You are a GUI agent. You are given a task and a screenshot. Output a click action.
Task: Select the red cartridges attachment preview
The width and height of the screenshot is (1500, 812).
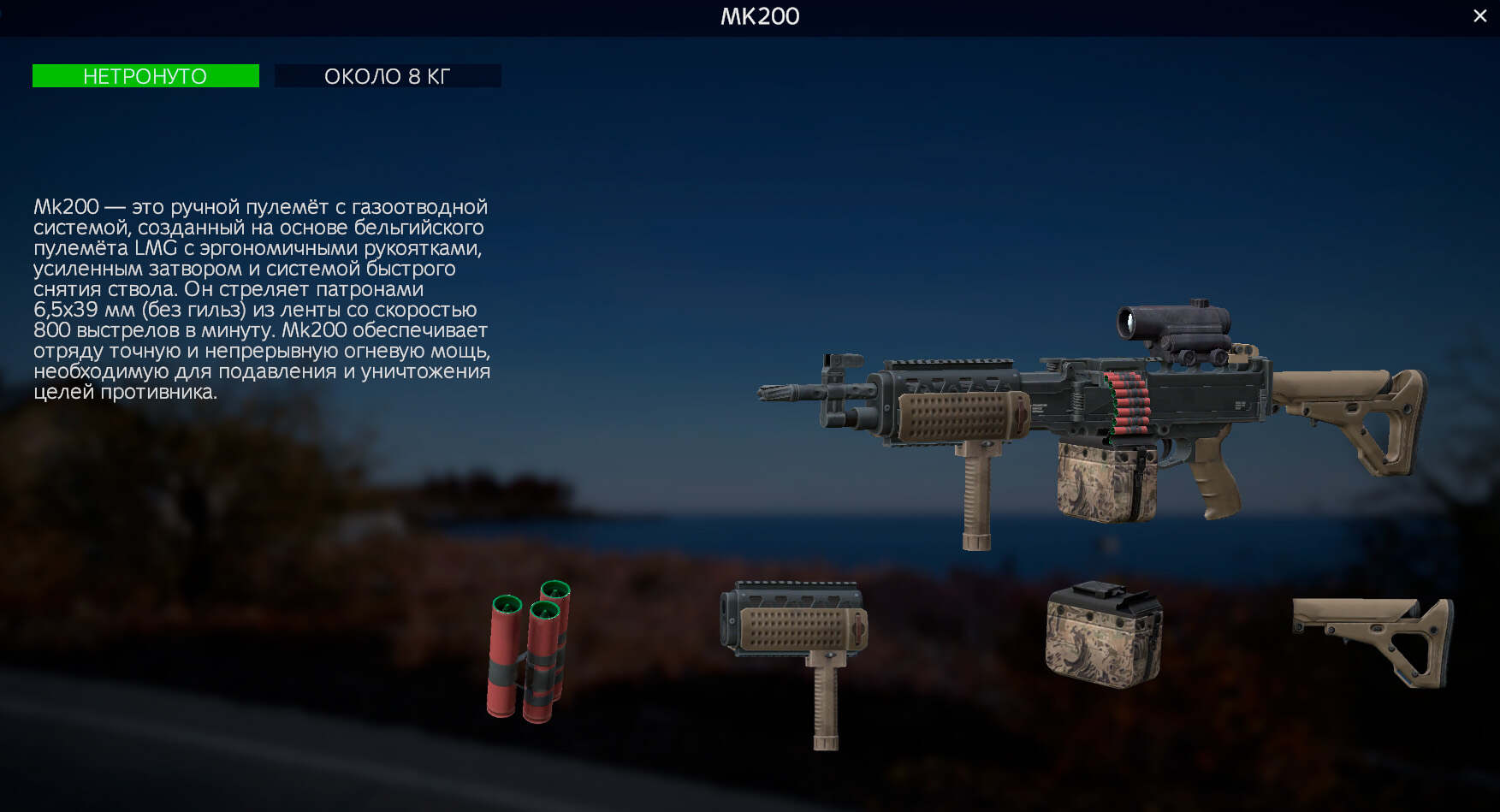point(529,655)
